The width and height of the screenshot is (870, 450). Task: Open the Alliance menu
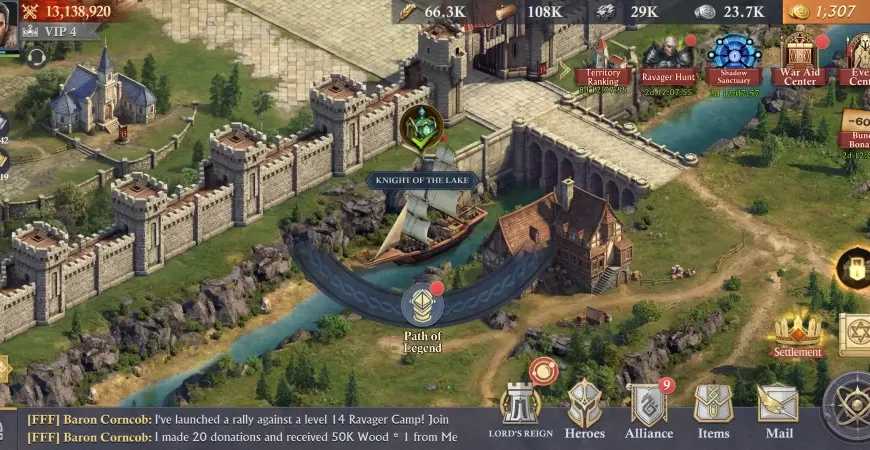649,408
